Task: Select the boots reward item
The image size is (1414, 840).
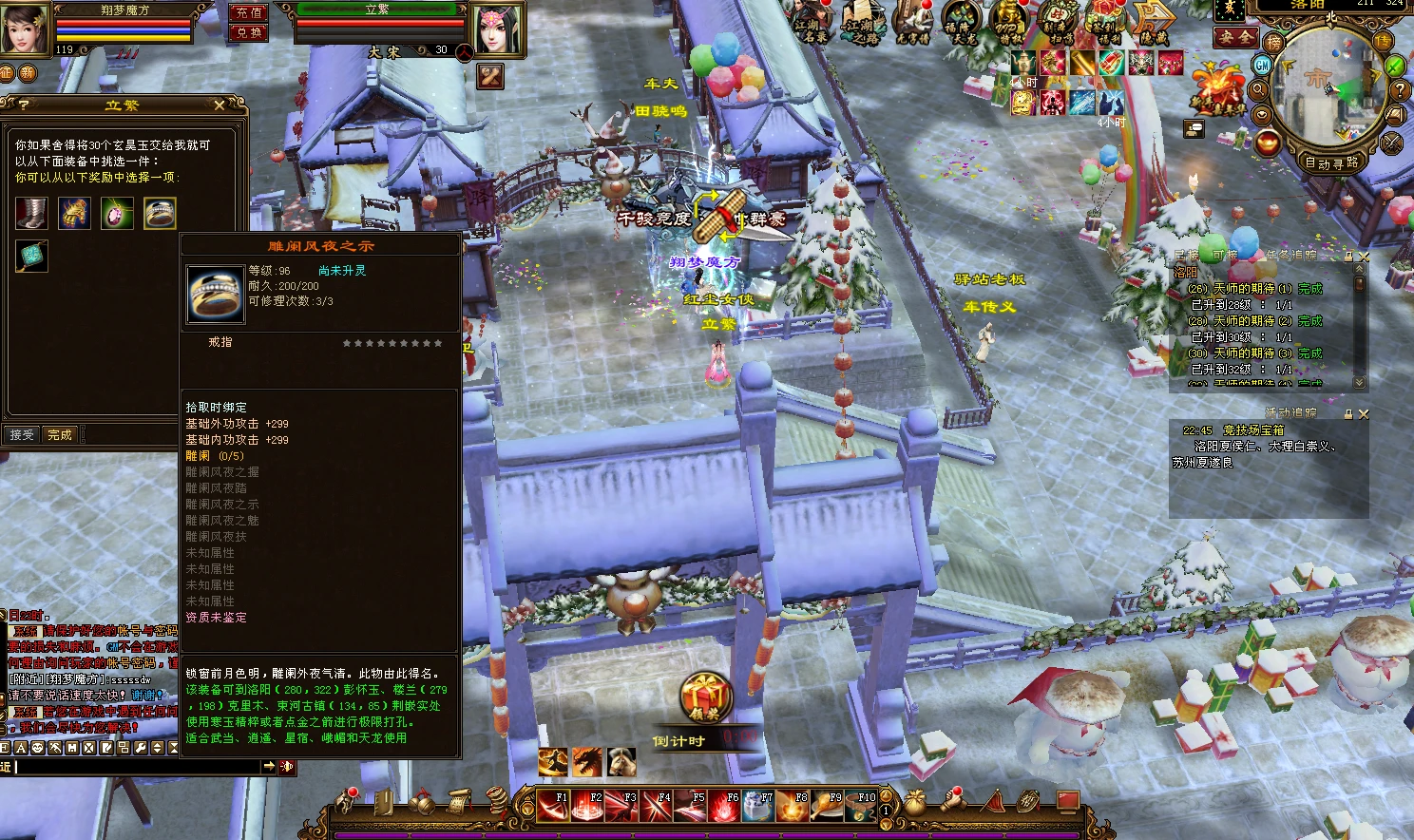Action: (x=31, y=213)
